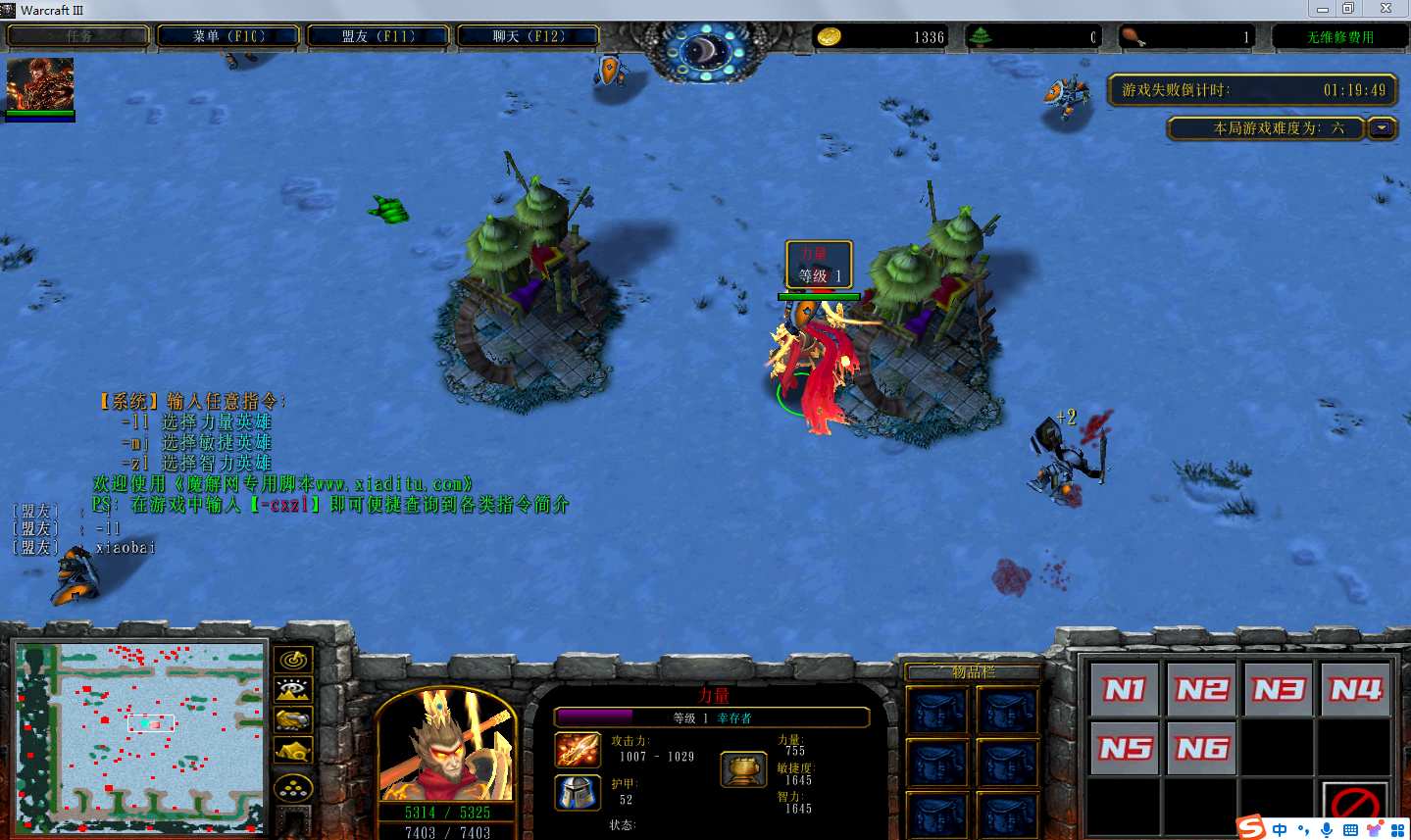Choose the N2 command button
The image size is (1411, 840).
[1202, 690]
